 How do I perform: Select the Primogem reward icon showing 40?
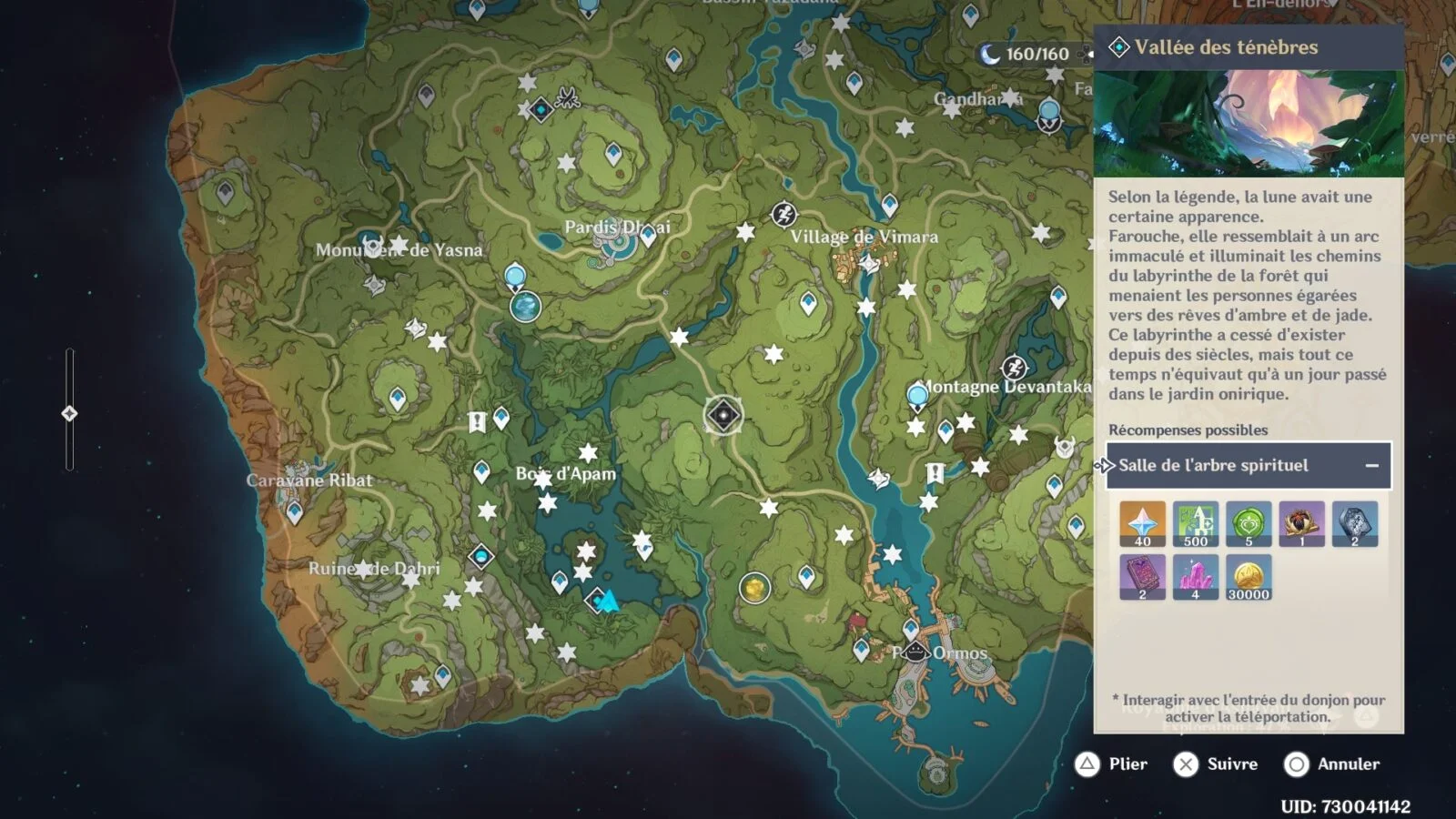[x=1142, y=523]
